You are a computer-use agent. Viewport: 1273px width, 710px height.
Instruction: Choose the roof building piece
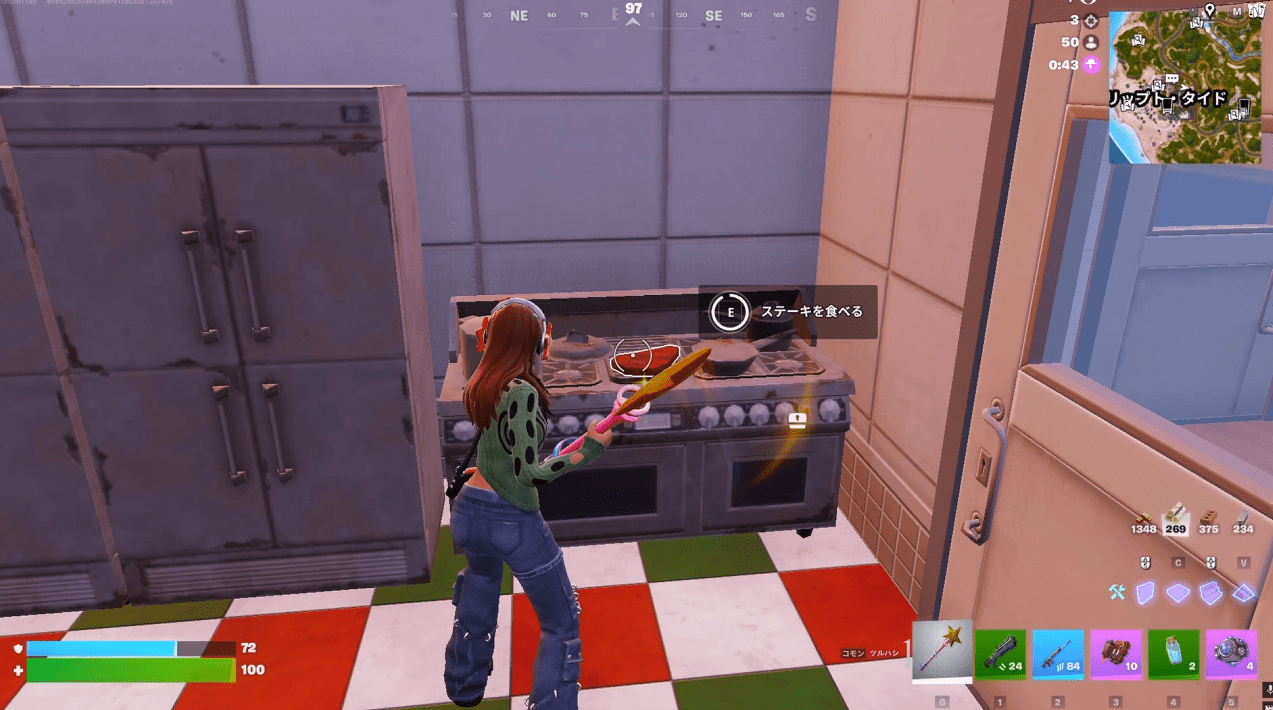pos(1243,593)
